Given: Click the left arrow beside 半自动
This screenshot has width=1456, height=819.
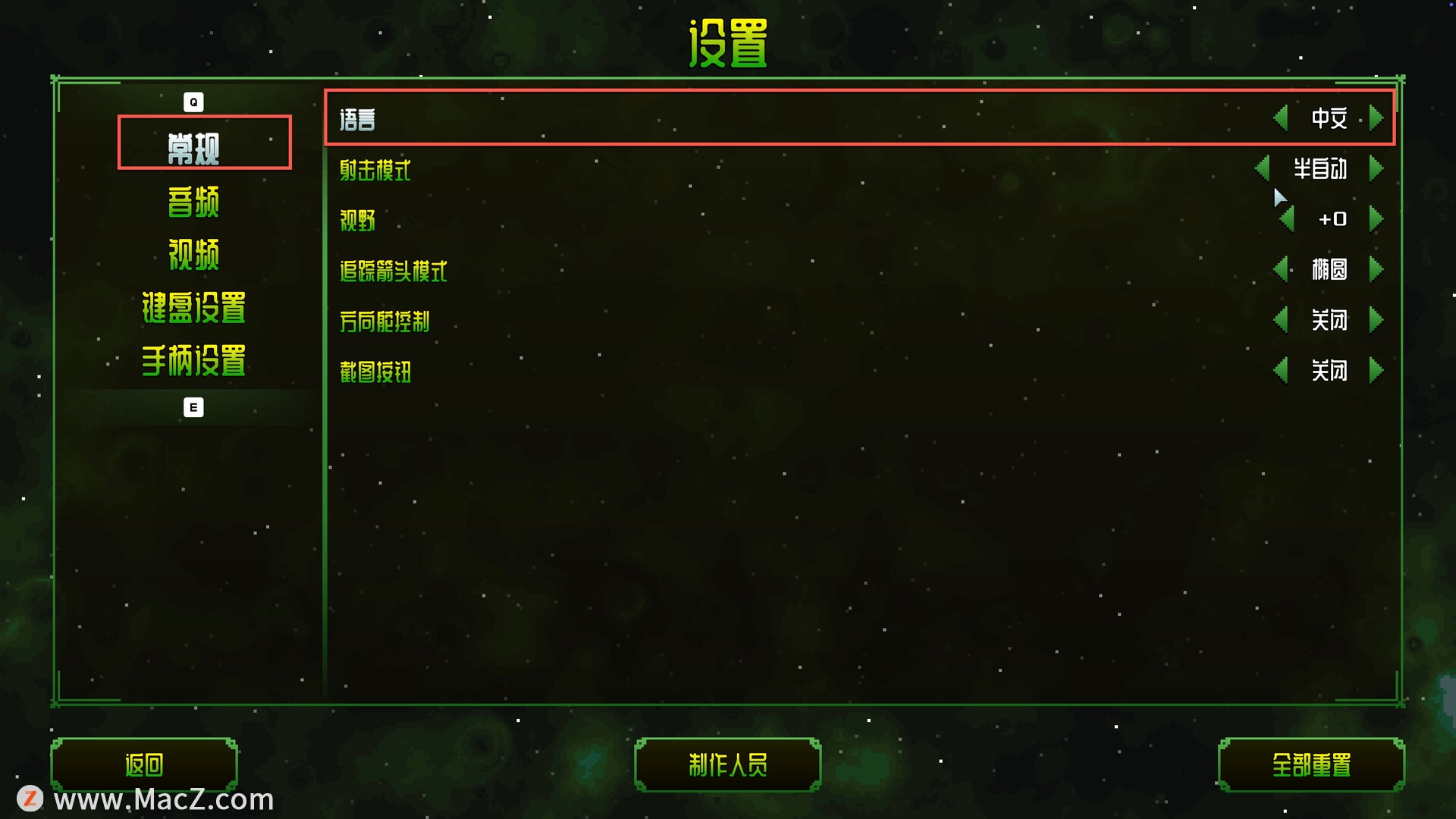Looking at the screenshot, I should 1263,168.
